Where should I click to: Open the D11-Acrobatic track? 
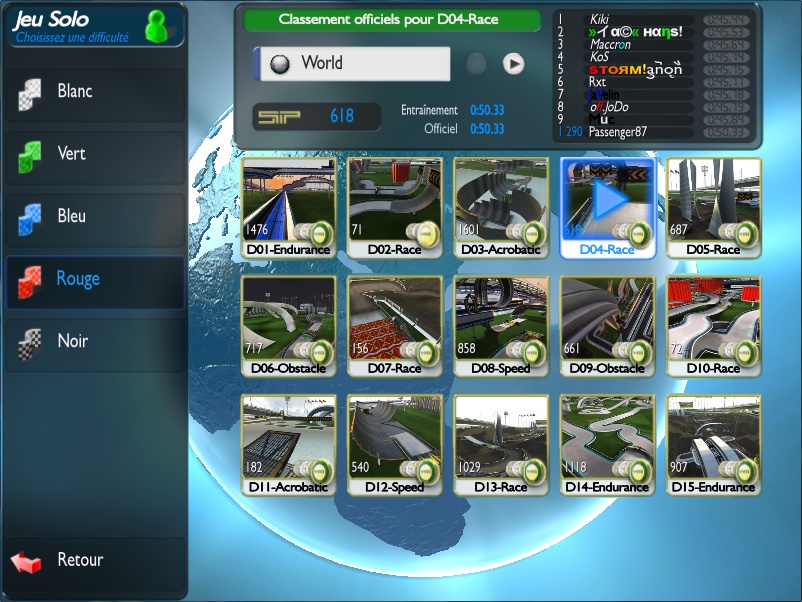[x=289, y=444]
